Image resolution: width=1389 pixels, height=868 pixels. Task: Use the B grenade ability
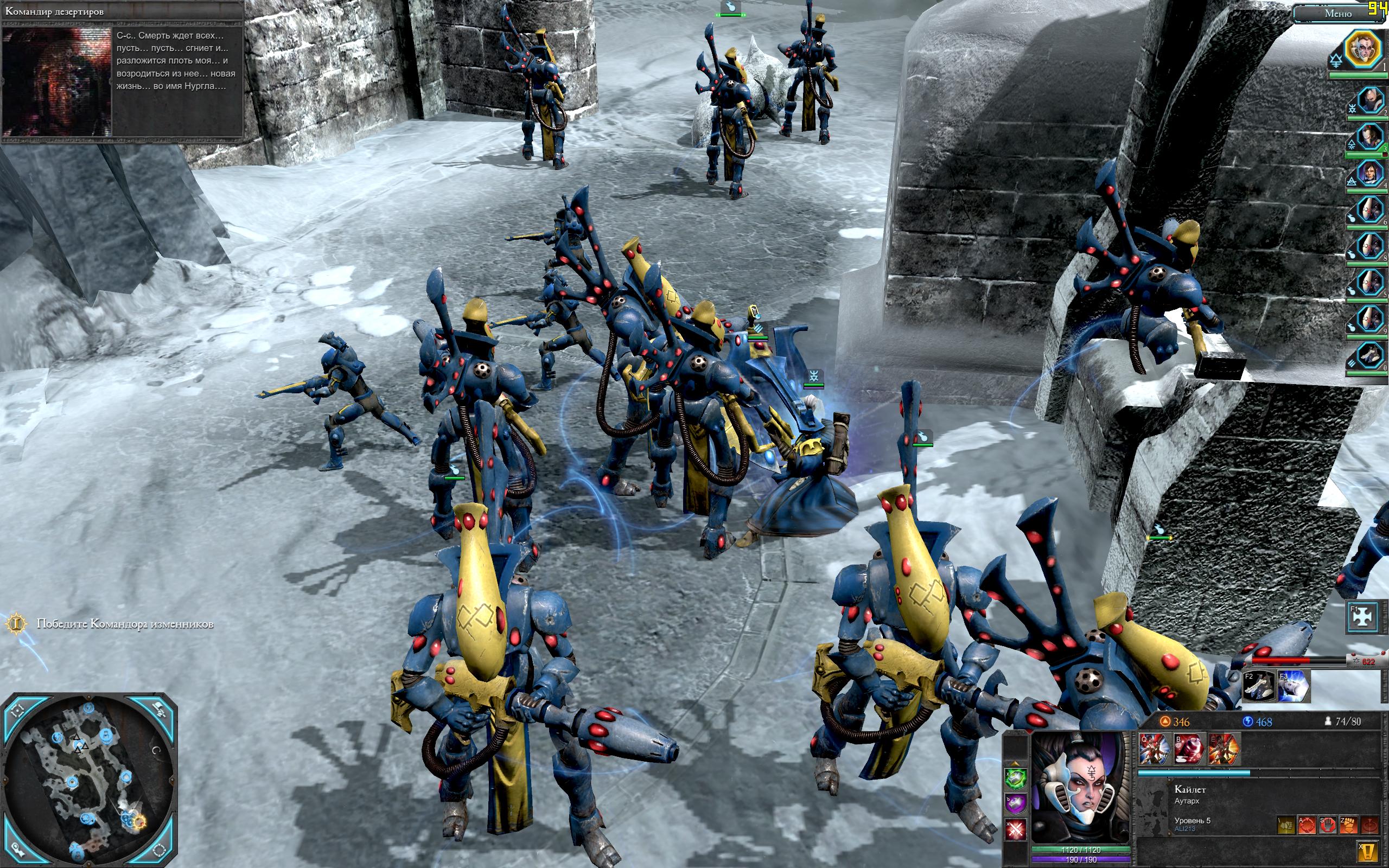[1188, 749]
